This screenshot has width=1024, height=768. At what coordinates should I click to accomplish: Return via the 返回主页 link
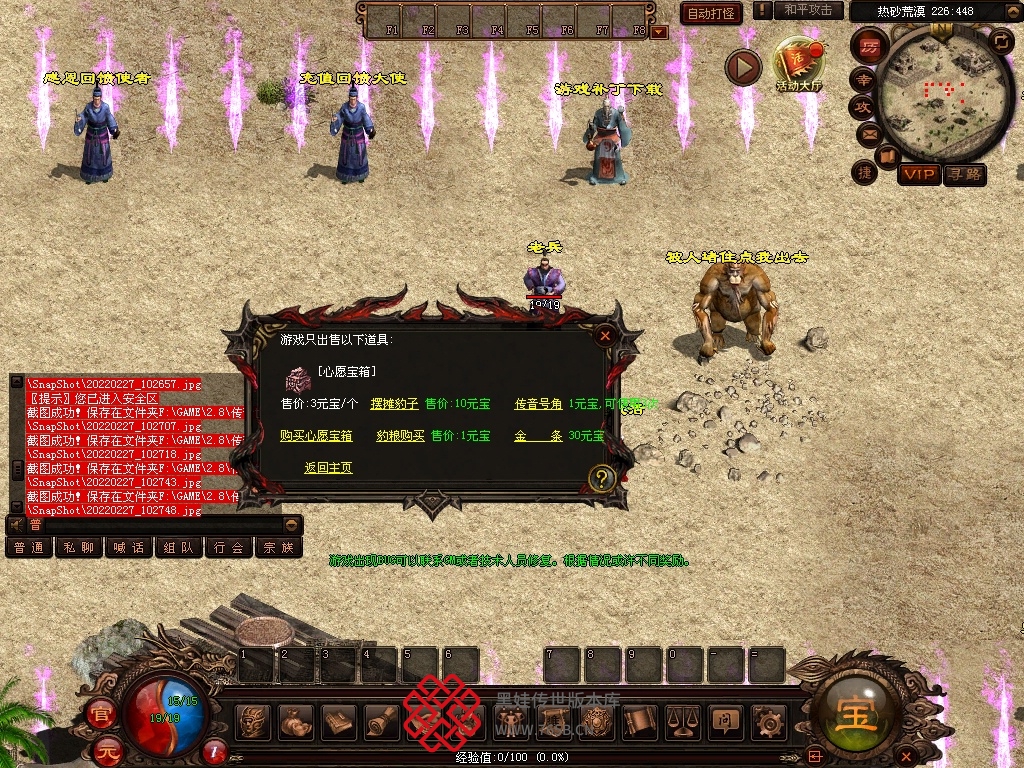328,467
